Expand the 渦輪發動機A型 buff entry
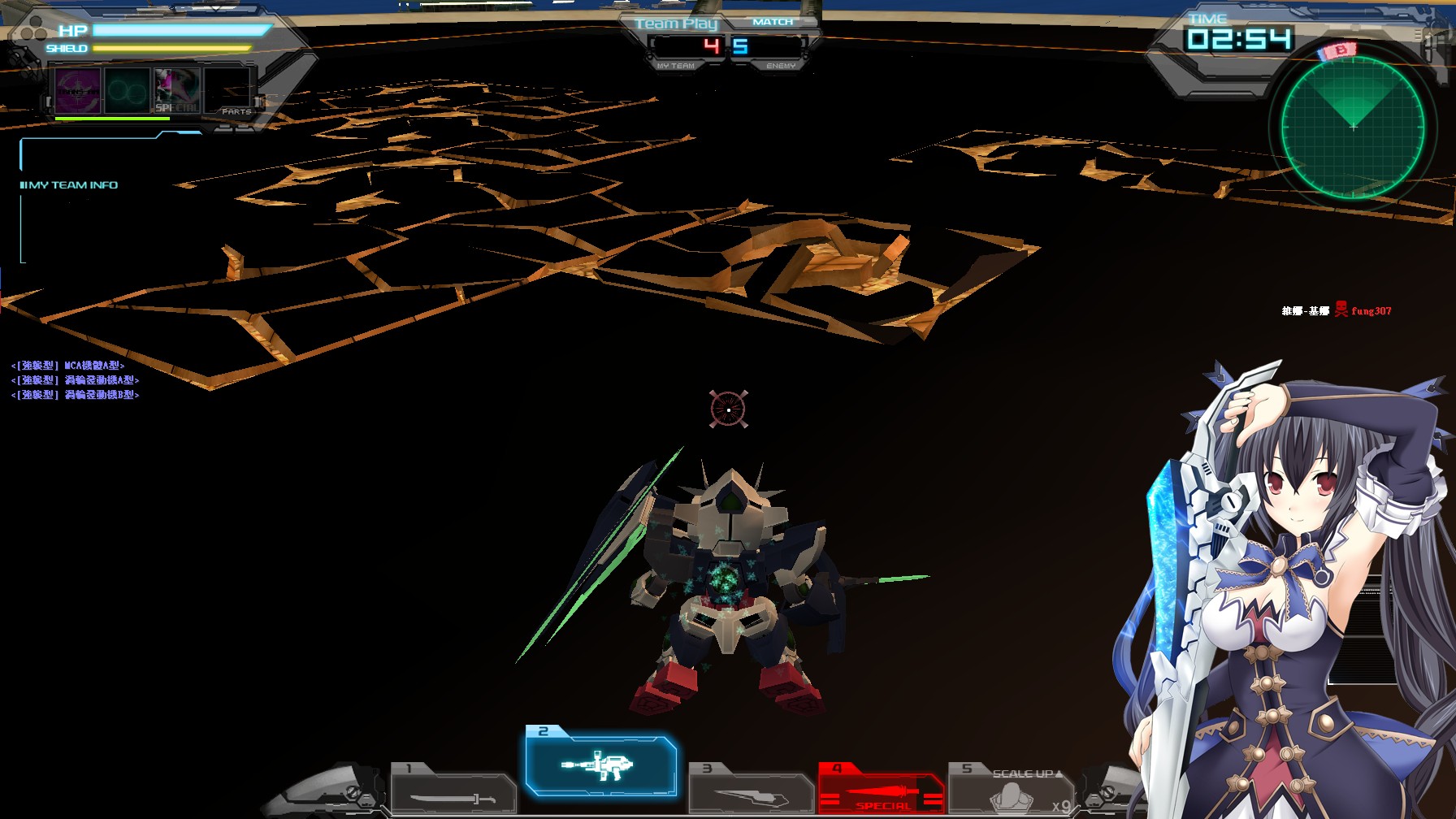The image size is (1456, 819). (x=77, y=379)
